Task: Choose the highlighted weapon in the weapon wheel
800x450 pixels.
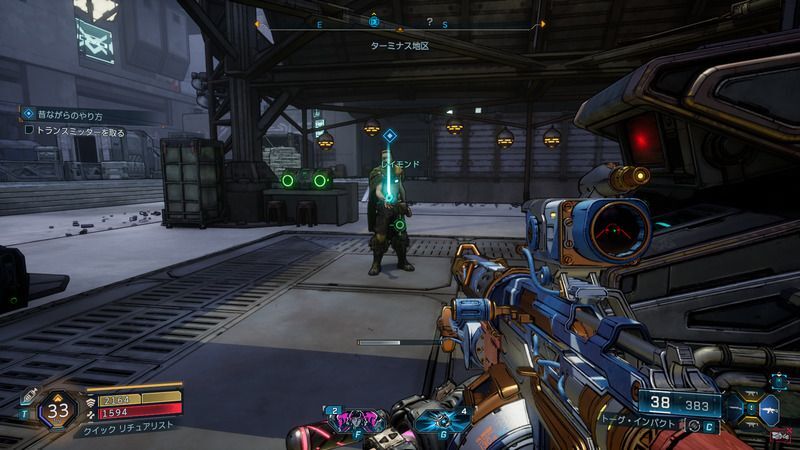Action: (x=770, y=408)
